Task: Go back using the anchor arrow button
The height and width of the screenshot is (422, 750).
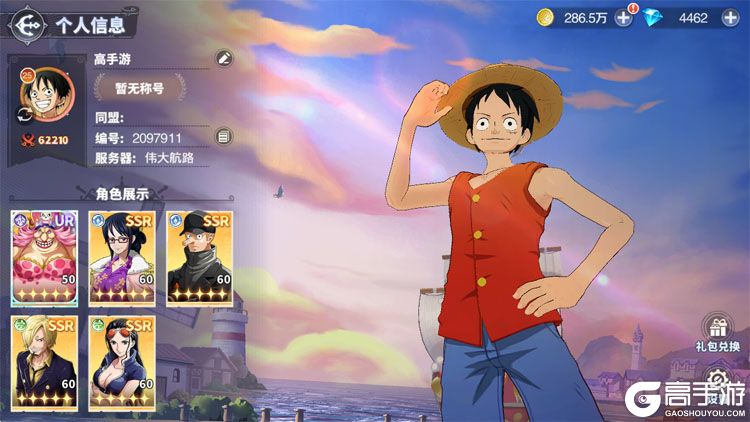Action: (29, 24)
